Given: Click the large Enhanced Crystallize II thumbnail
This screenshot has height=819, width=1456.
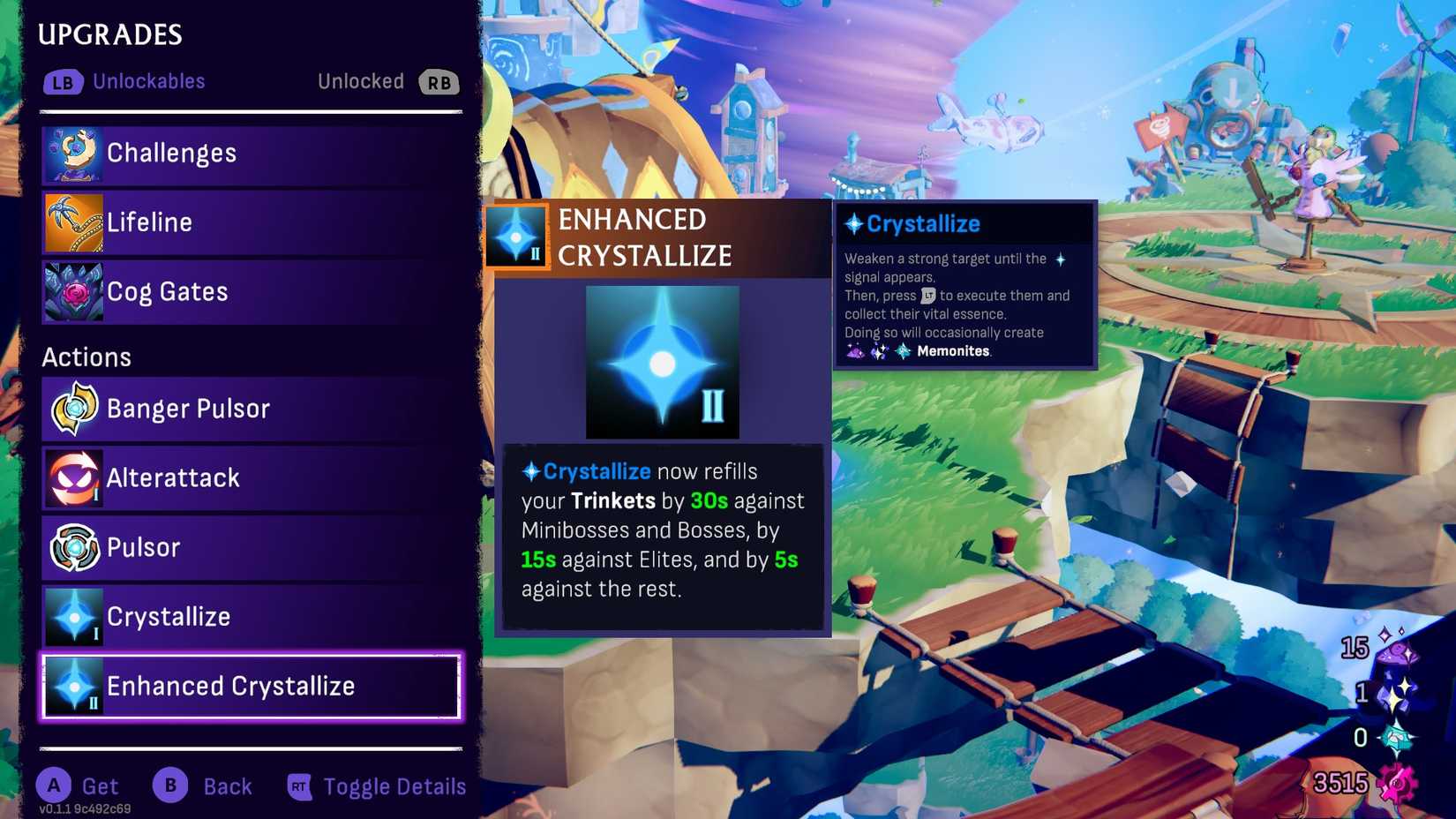Looking at the screenshot, I should click(663, 361).
